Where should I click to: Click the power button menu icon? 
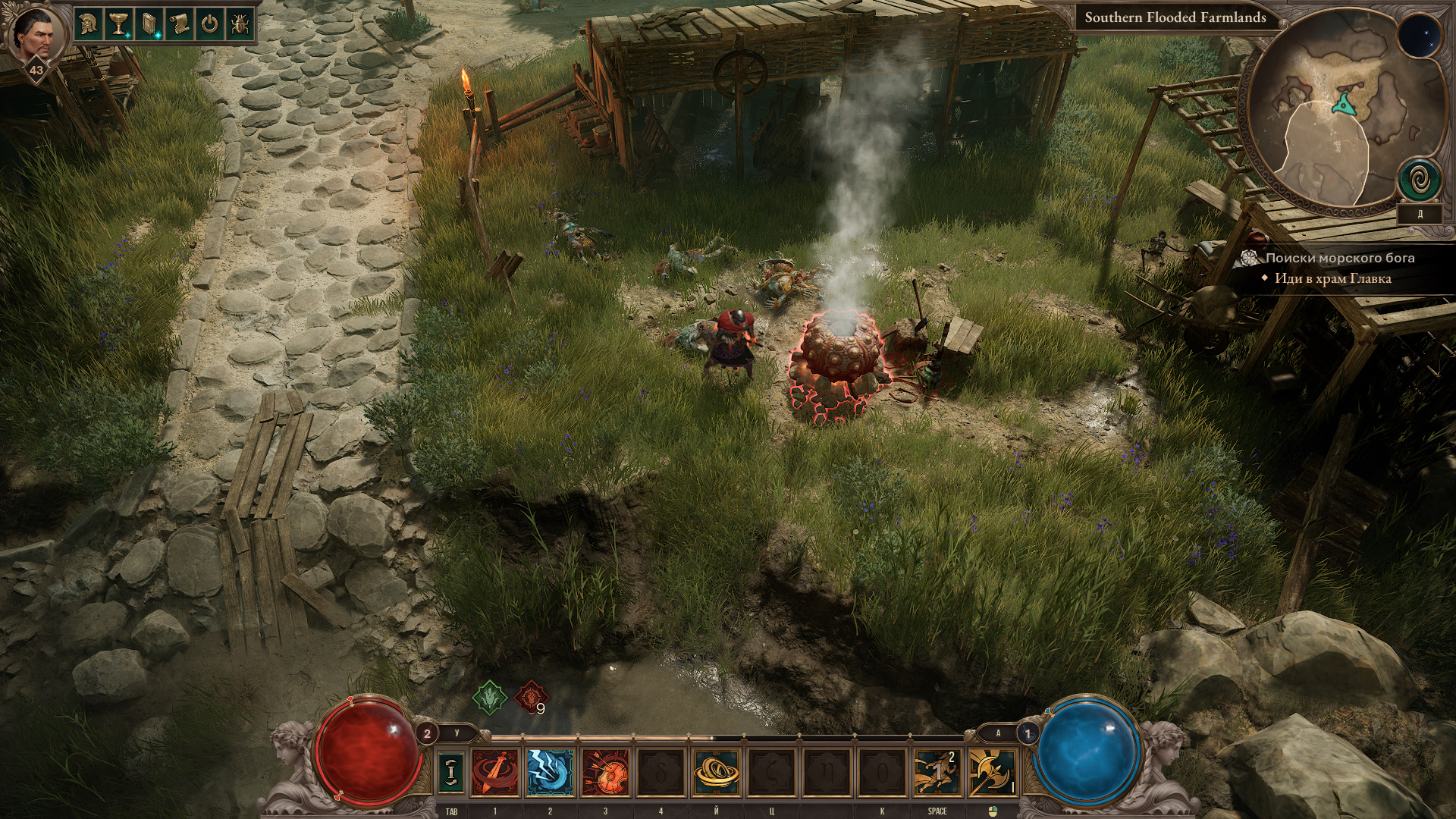coord(210,24)
